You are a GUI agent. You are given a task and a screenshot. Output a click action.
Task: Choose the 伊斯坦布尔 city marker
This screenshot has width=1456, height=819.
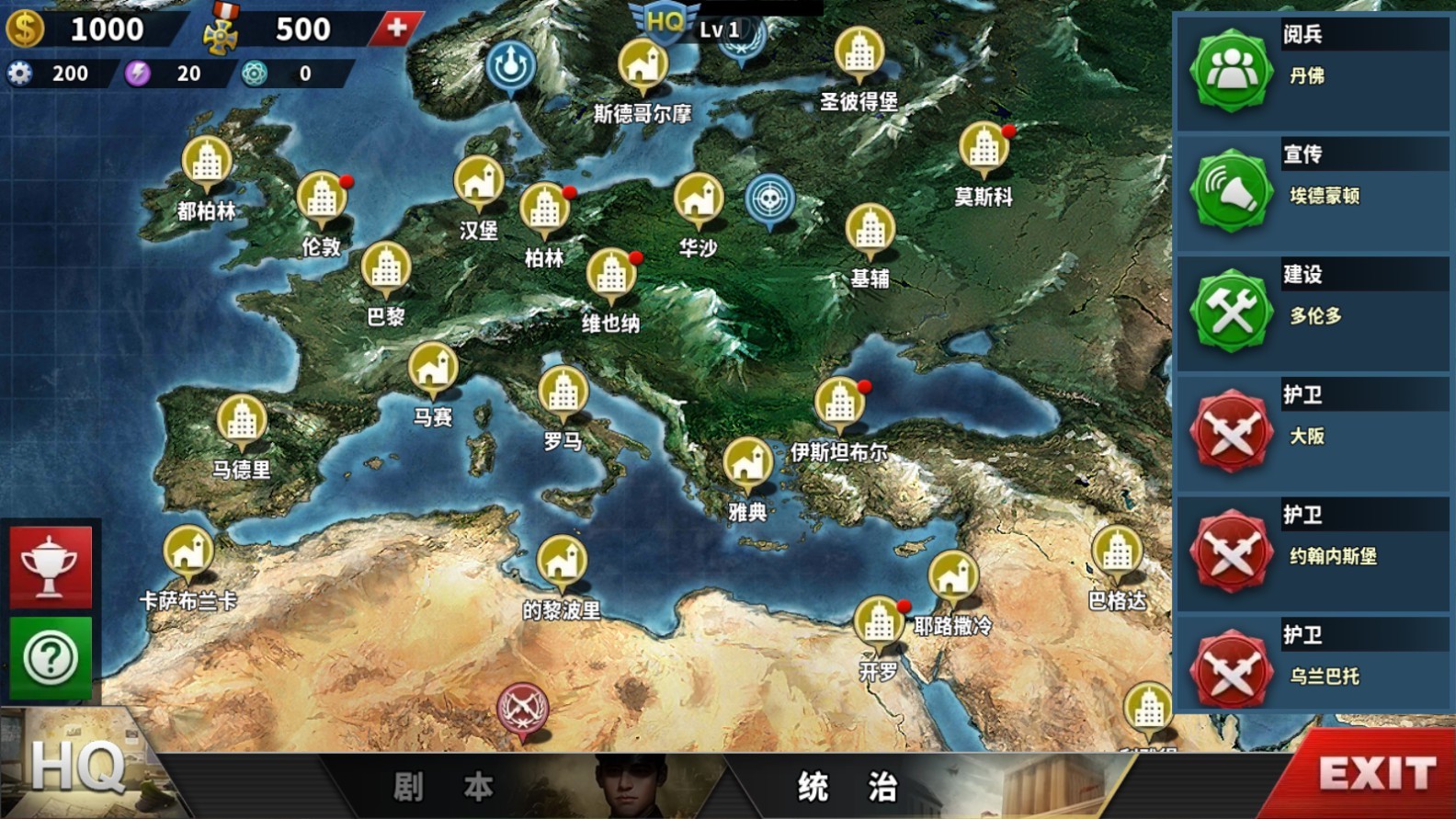(x=838, y=404)
